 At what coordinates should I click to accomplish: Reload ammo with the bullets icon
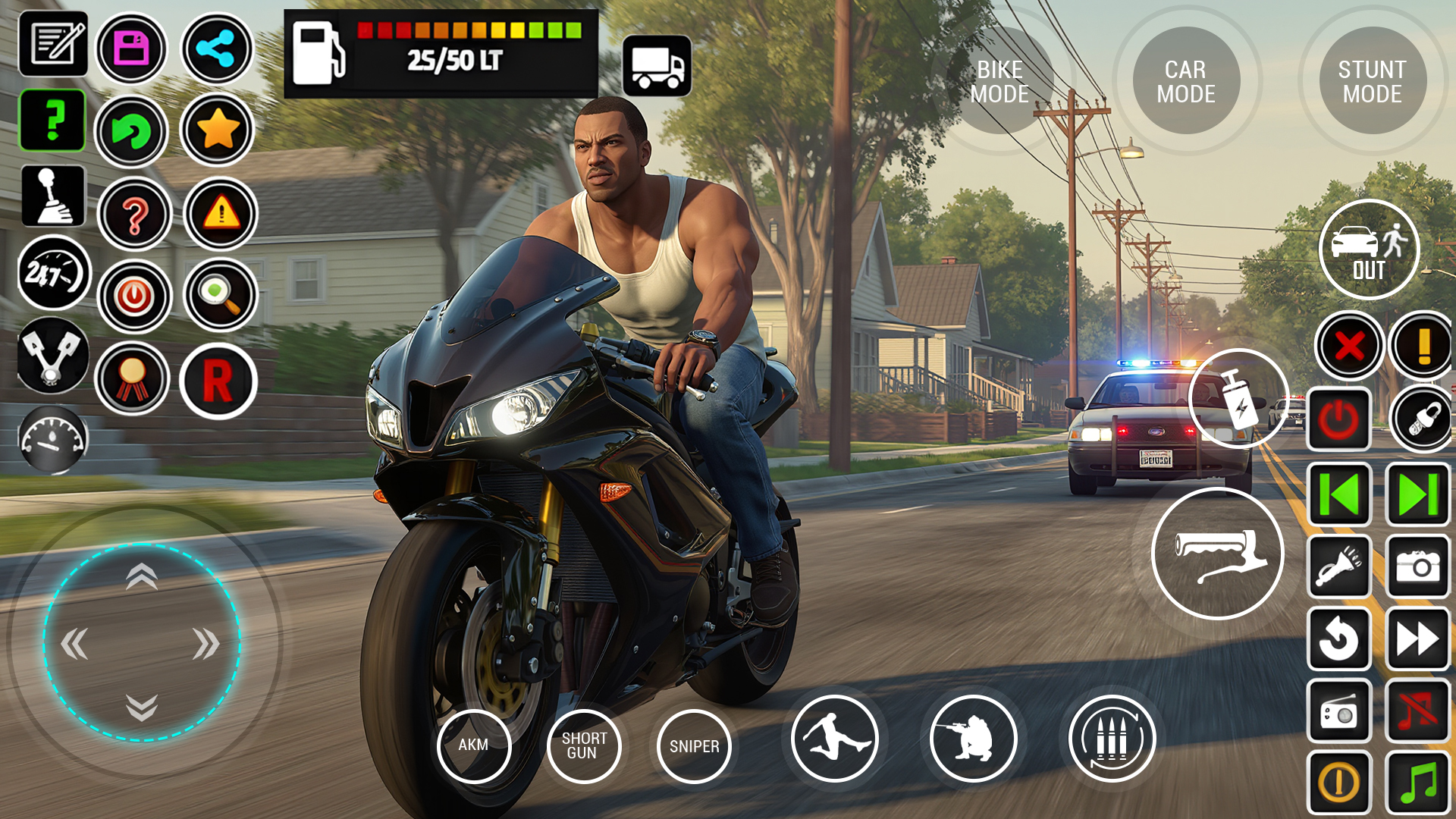(1112, 738)
